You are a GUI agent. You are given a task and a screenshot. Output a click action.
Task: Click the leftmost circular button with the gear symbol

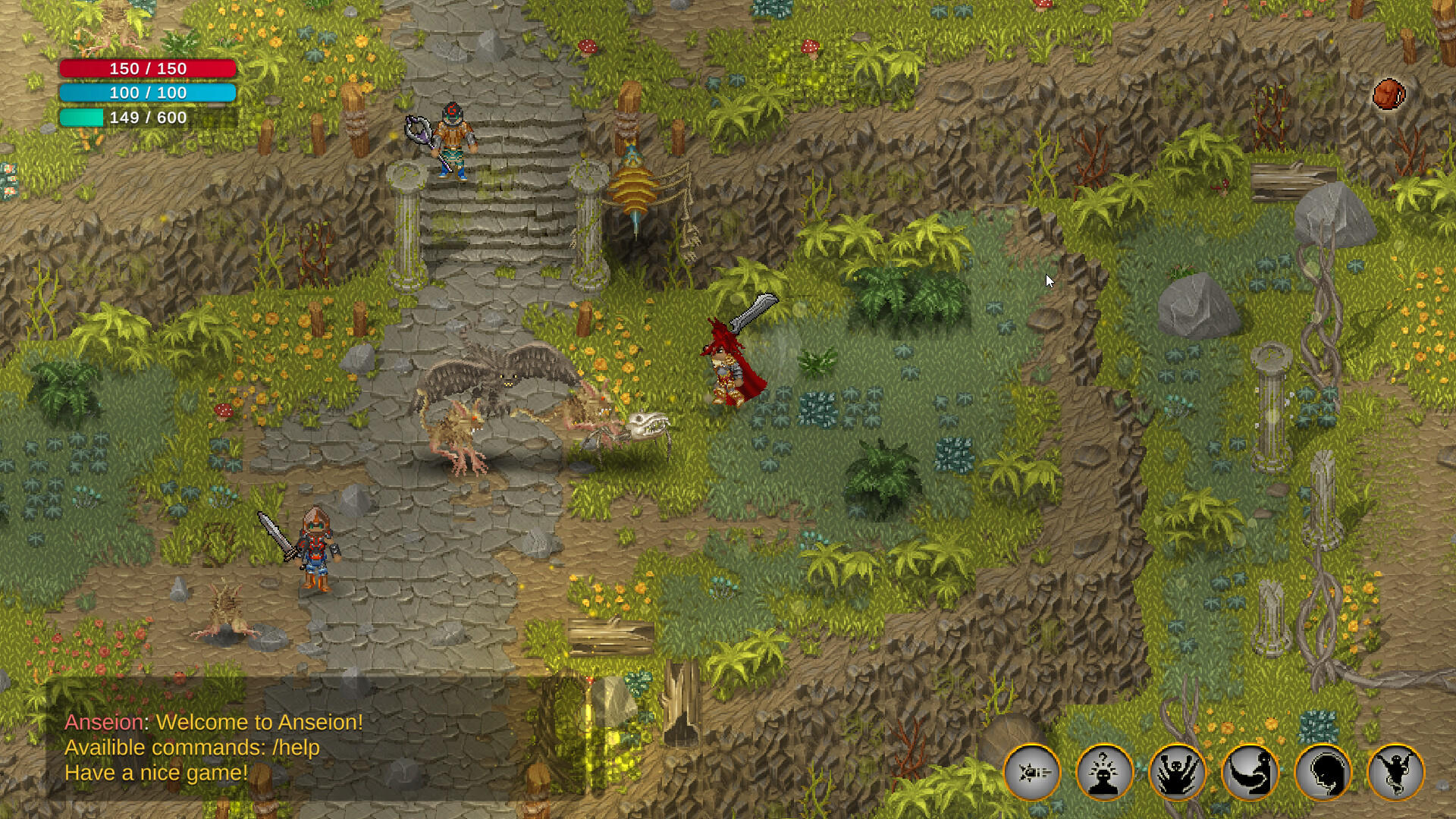click(x=1034, y=771)
